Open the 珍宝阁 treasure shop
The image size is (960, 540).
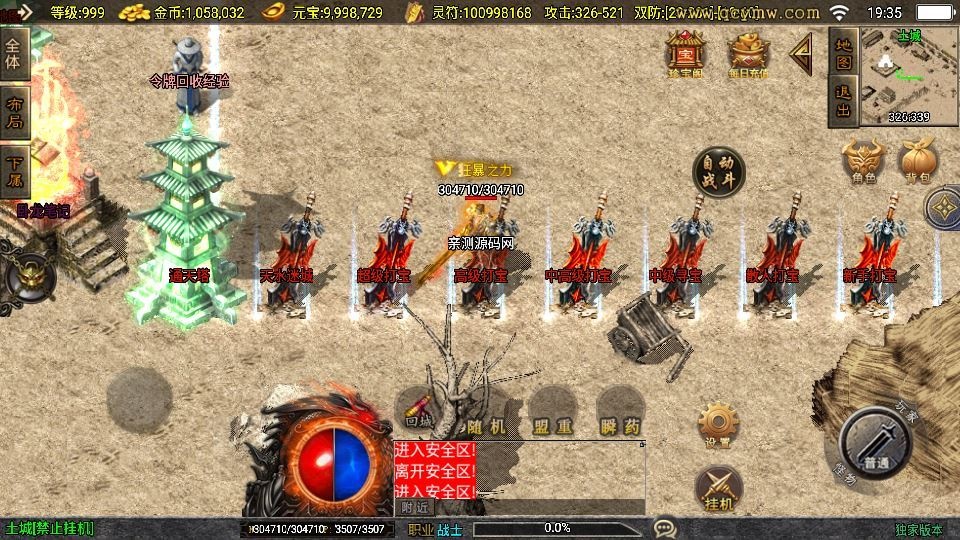[x=686, y=52]
